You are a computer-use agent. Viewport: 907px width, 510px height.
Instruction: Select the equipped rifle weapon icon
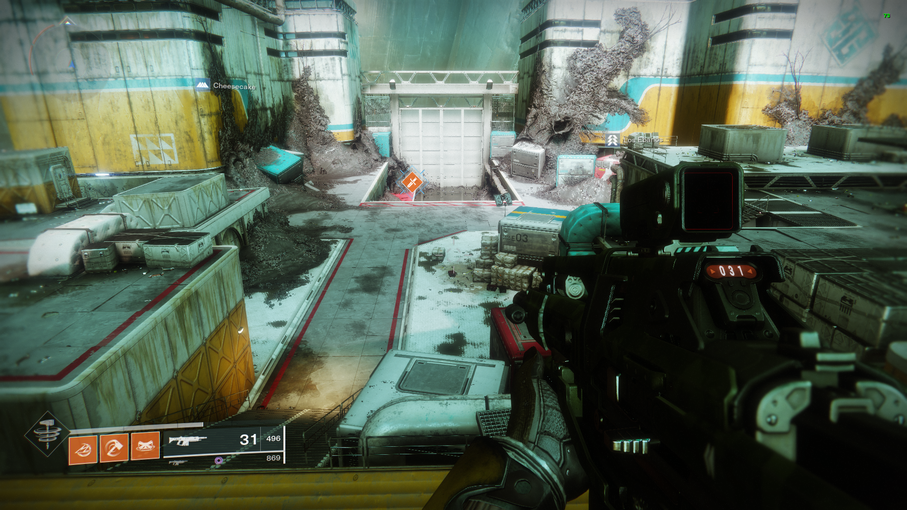click(190, 439)
